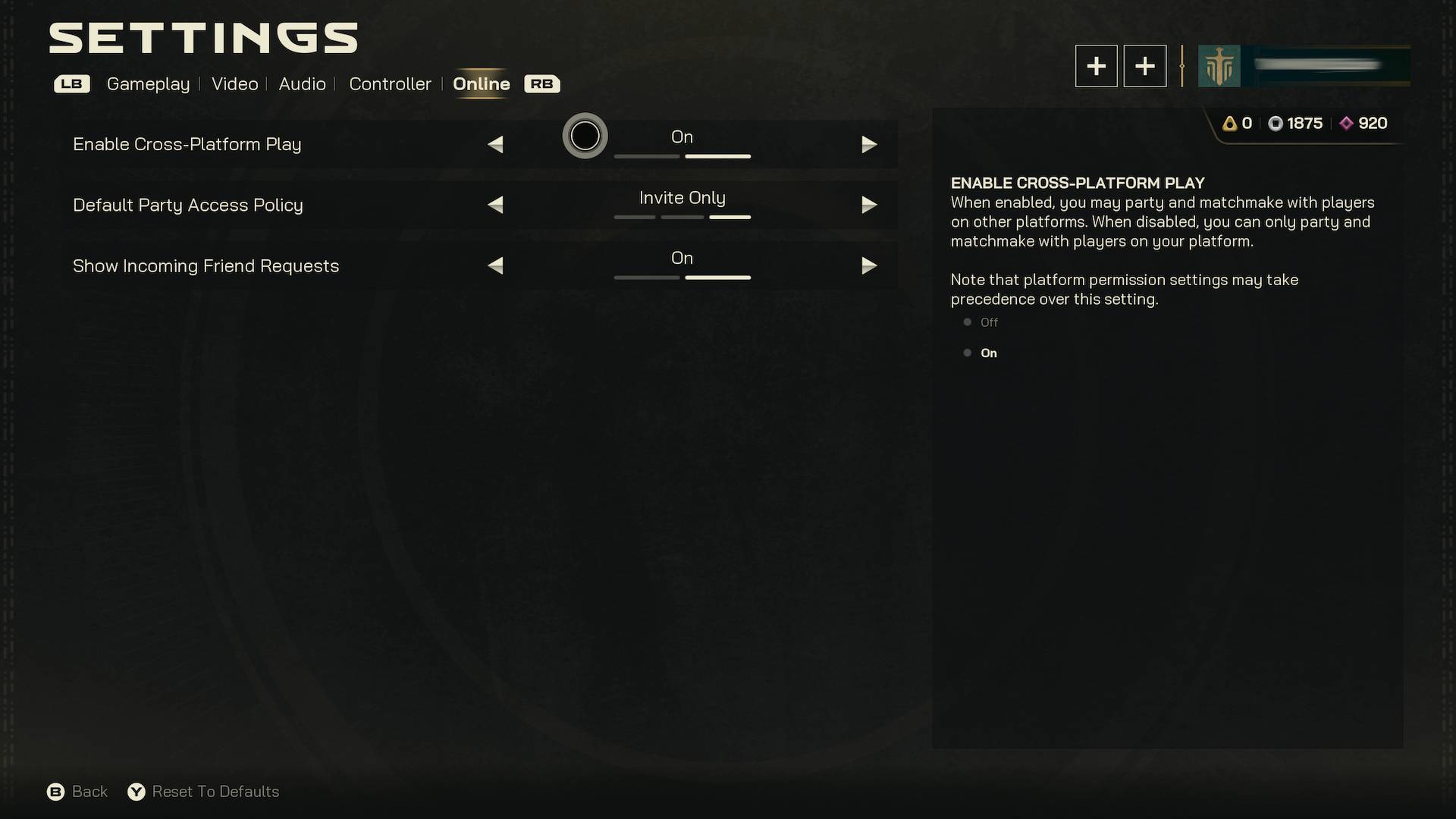Select the Off option for Cross-Platform Play
Viewport: 1456px width, 819px height.
coord(988,322)
